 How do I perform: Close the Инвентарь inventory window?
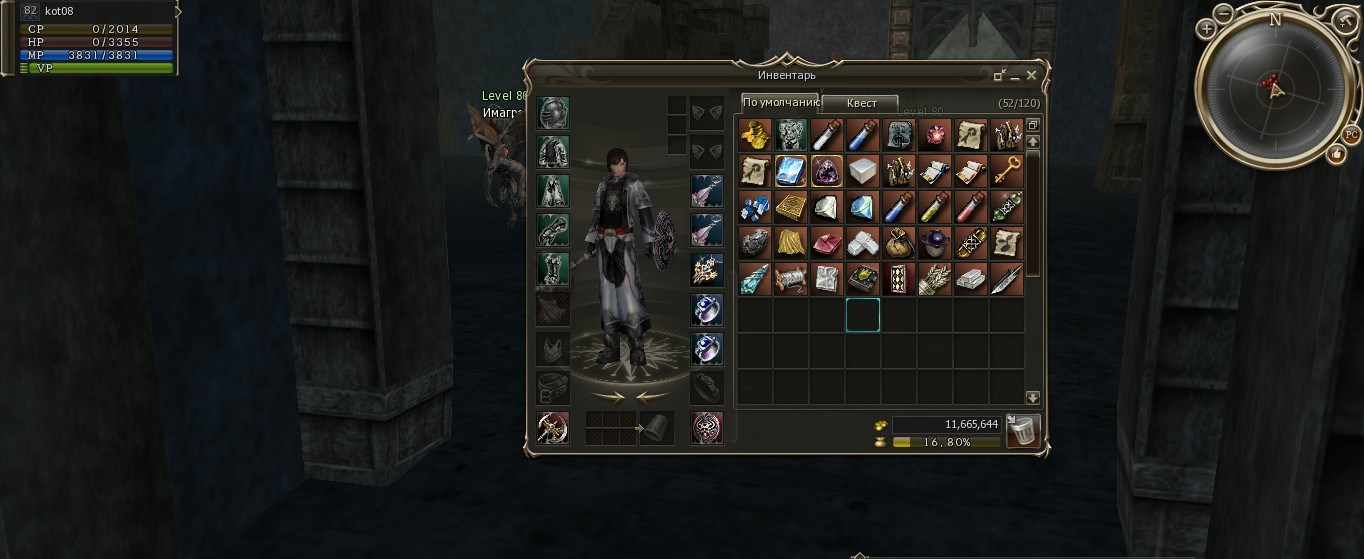(1032, 75)
